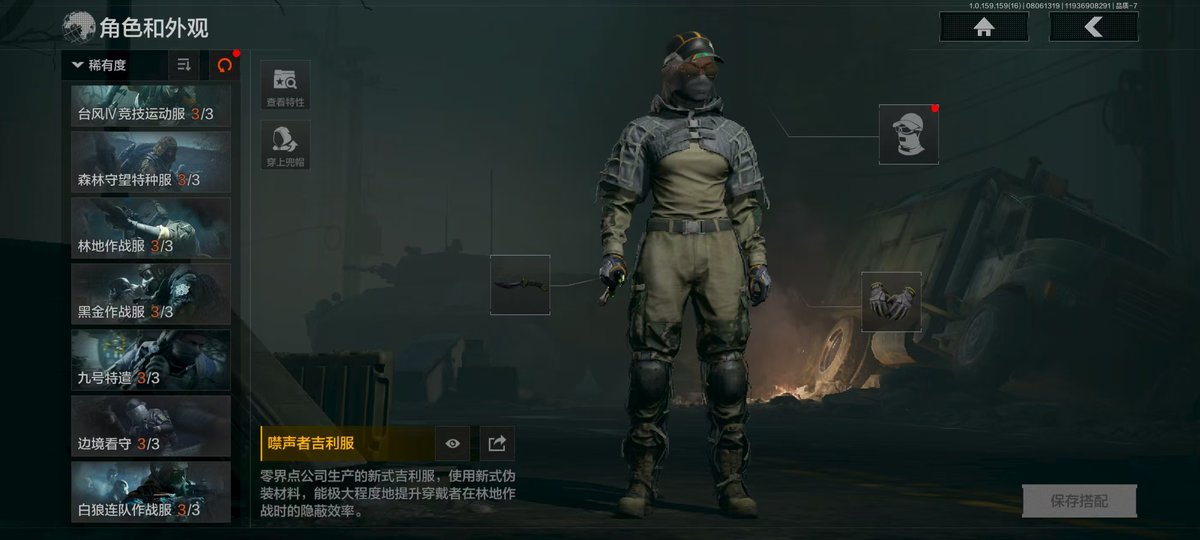The height and width of the screenshot is (540, 1200).
Task: Select the 台风IV竞技运动服 outfit
Action: point(151,105)
